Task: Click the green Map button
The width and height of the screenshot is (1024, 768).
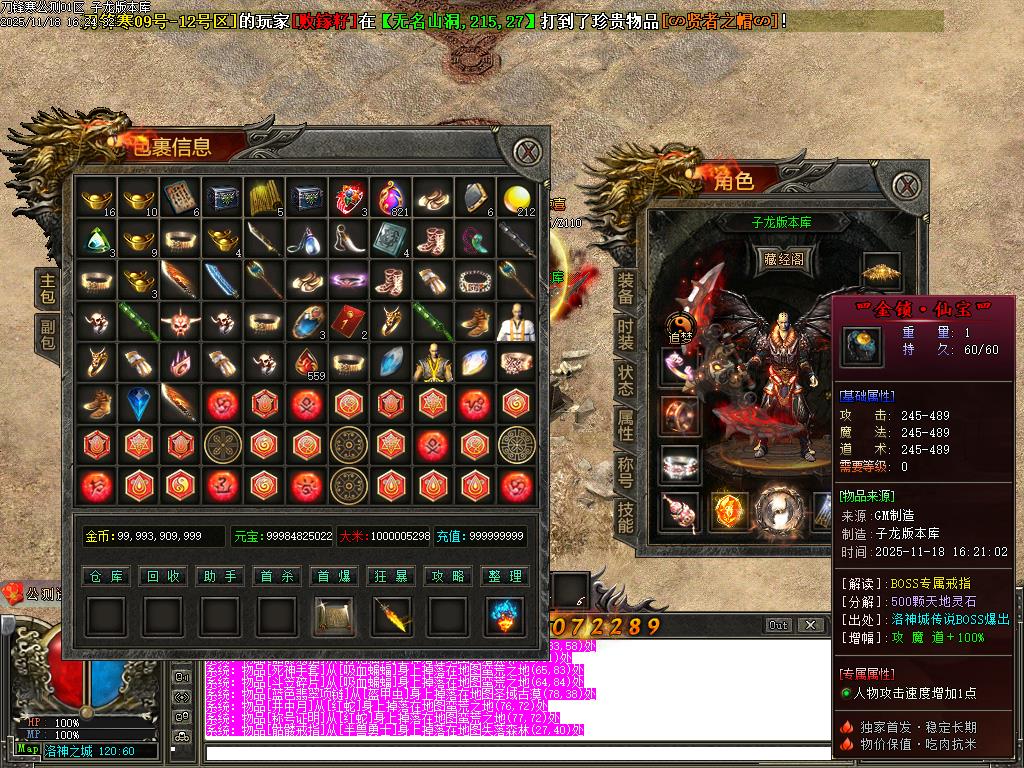Action: click(28, 749)
